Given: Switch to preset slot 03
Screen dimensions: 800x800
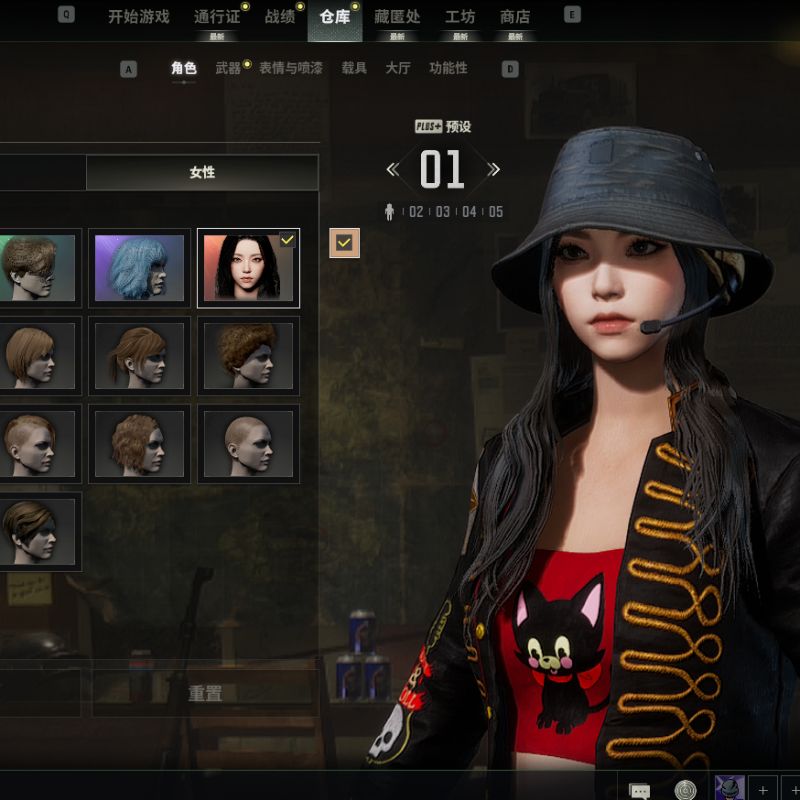Looking at the screenshot, I should pyautogui.click(x=442, y=212).
